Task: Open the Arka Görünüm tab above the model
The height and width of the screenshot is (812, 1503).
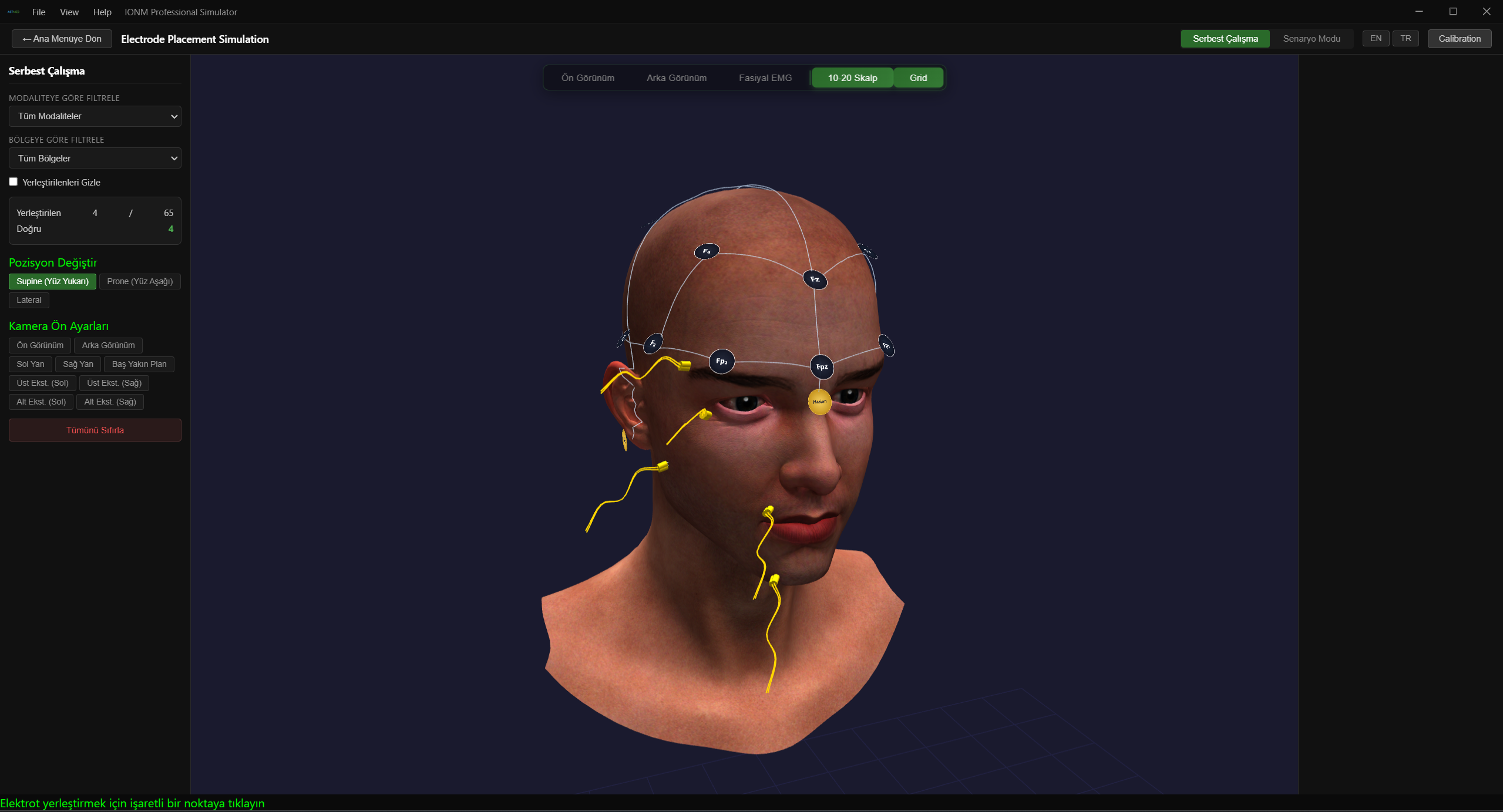Action: (676, 78)
